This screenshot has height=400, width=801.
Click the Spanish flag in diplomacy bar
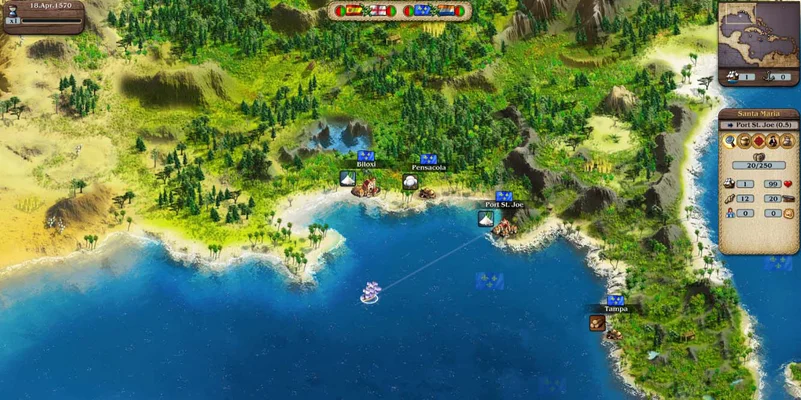pos(355,11)
